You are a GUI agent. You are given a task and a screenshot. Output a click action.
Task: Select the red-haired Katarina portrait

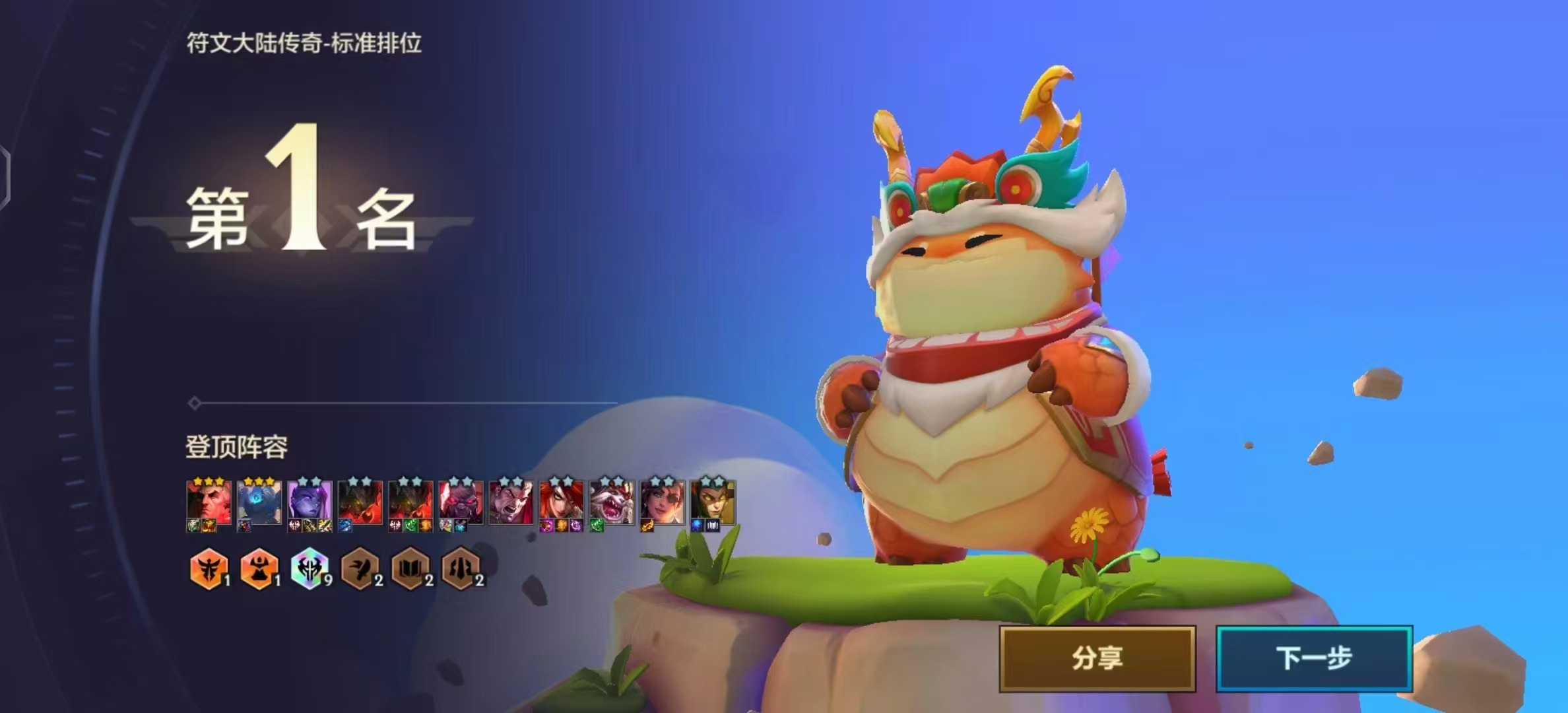(561, 502)
